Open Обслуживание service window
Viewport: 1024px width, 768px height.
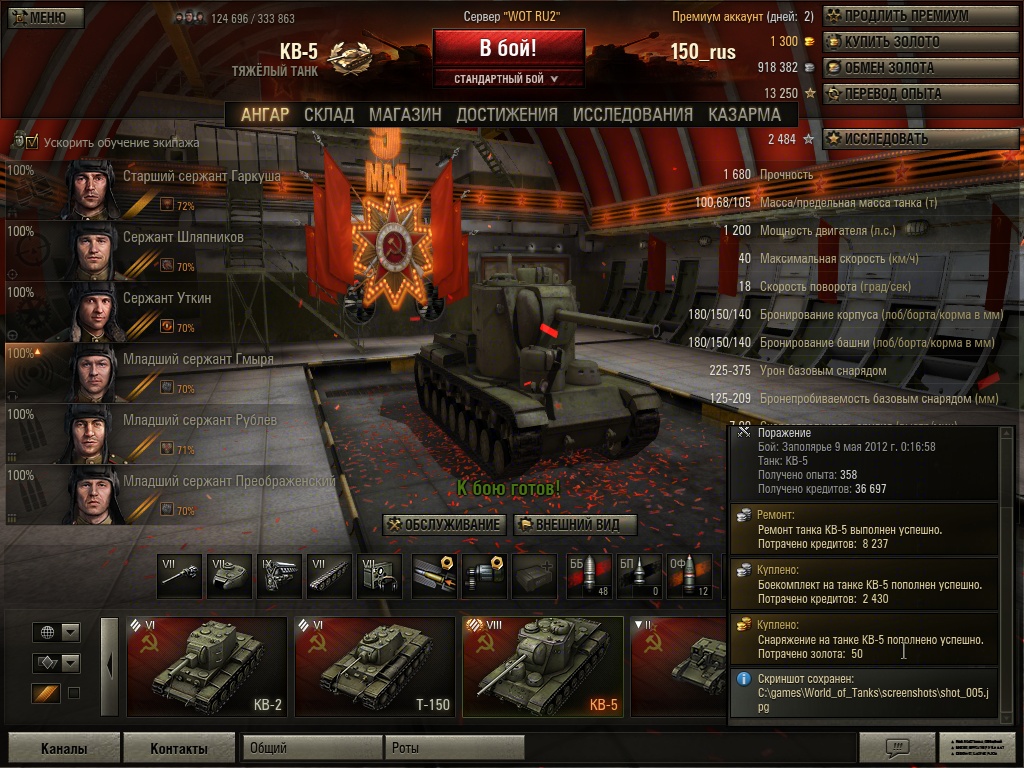[x=444, y=525]
